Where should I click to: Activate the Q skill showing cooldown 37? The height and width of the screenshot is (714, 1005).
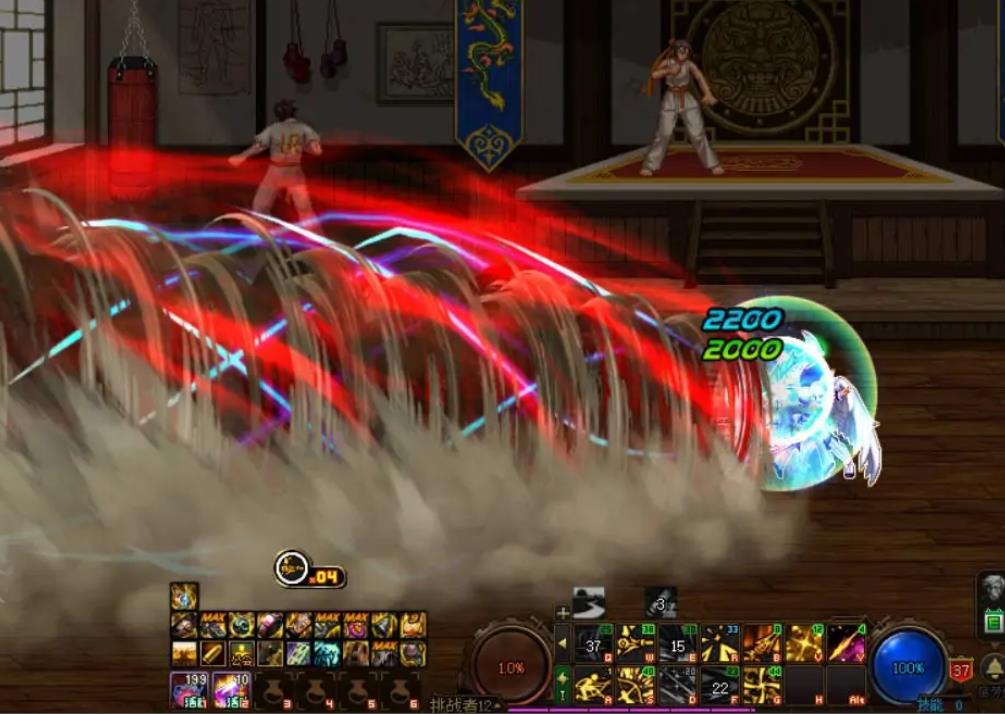coord(594,645)
